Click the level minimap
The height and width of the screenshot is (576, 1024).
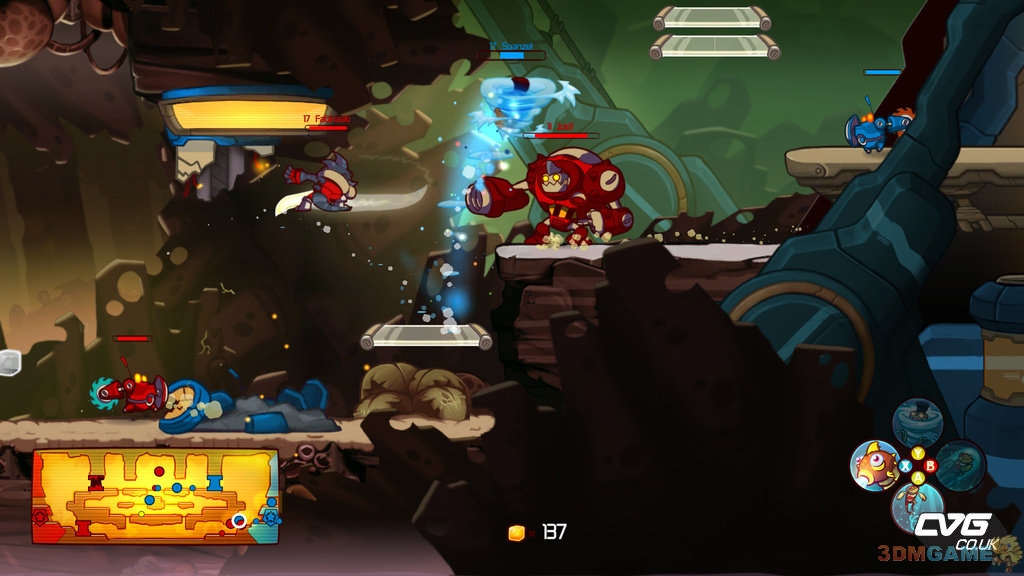point(155,496)
